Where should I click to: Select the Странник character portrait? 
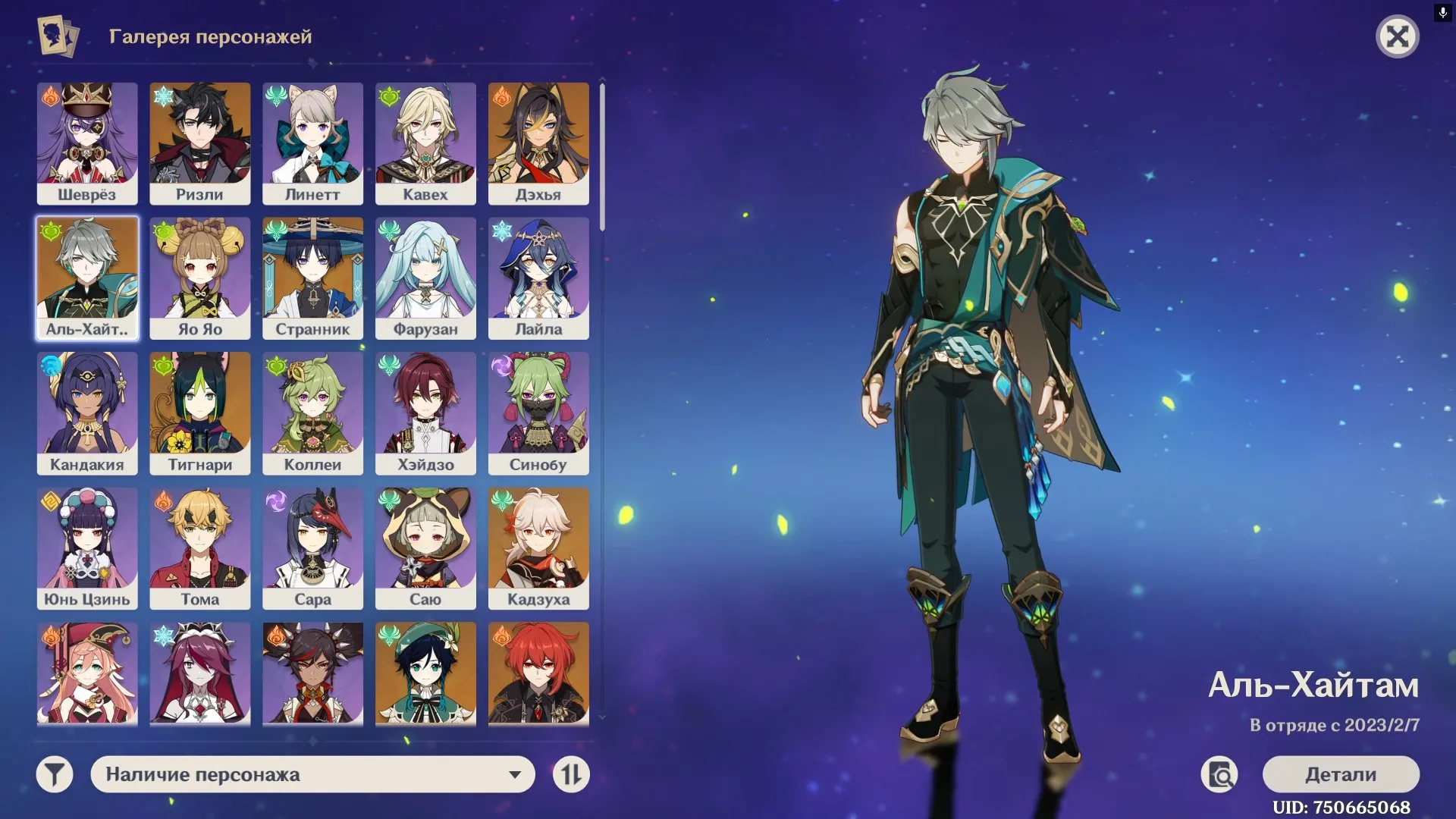pyautogui.click(x=312, y=277)
